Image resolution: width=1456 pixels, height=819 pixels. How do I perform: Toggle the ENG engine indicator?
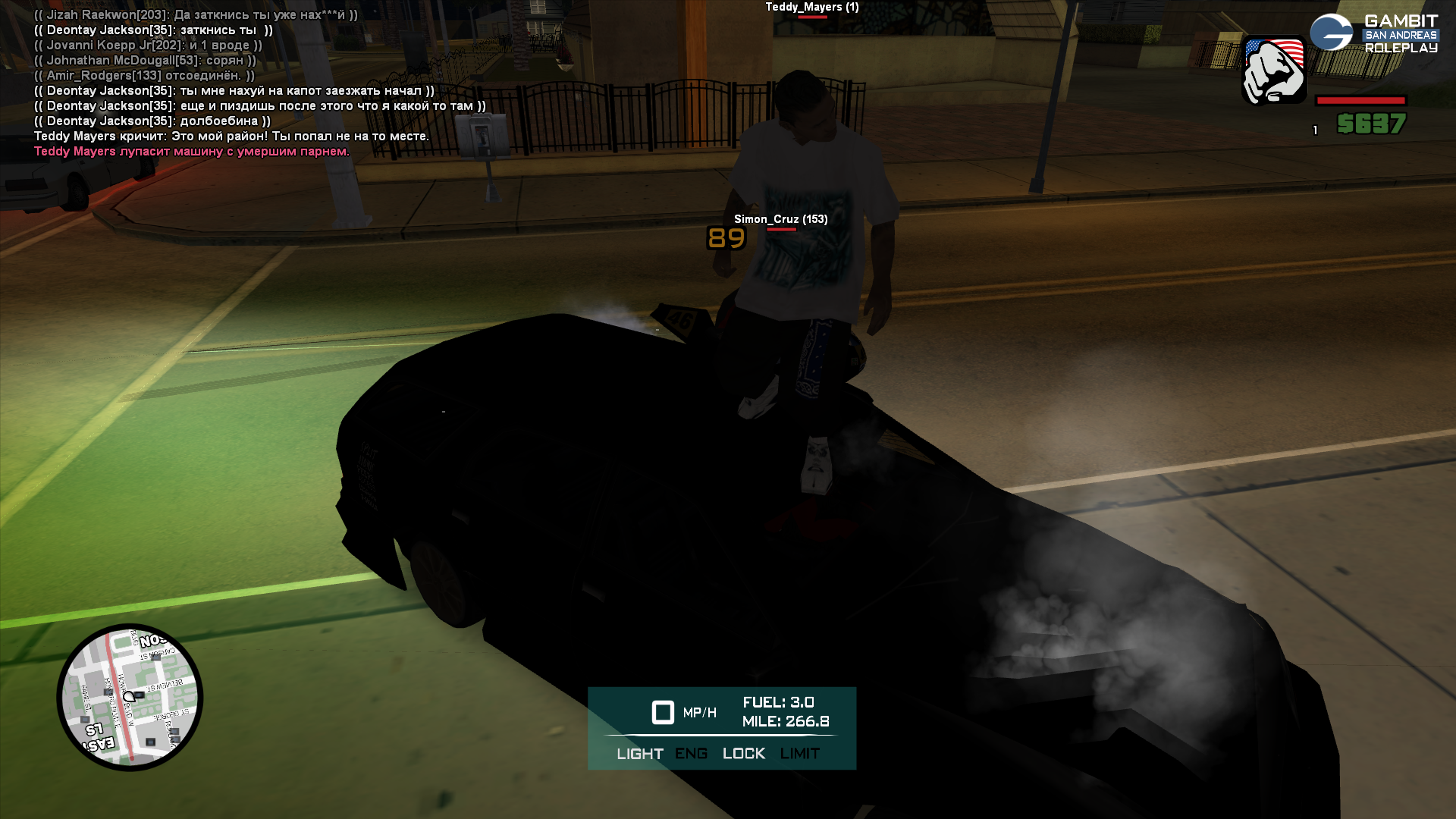pyautogui.click(x=691, y=754)
